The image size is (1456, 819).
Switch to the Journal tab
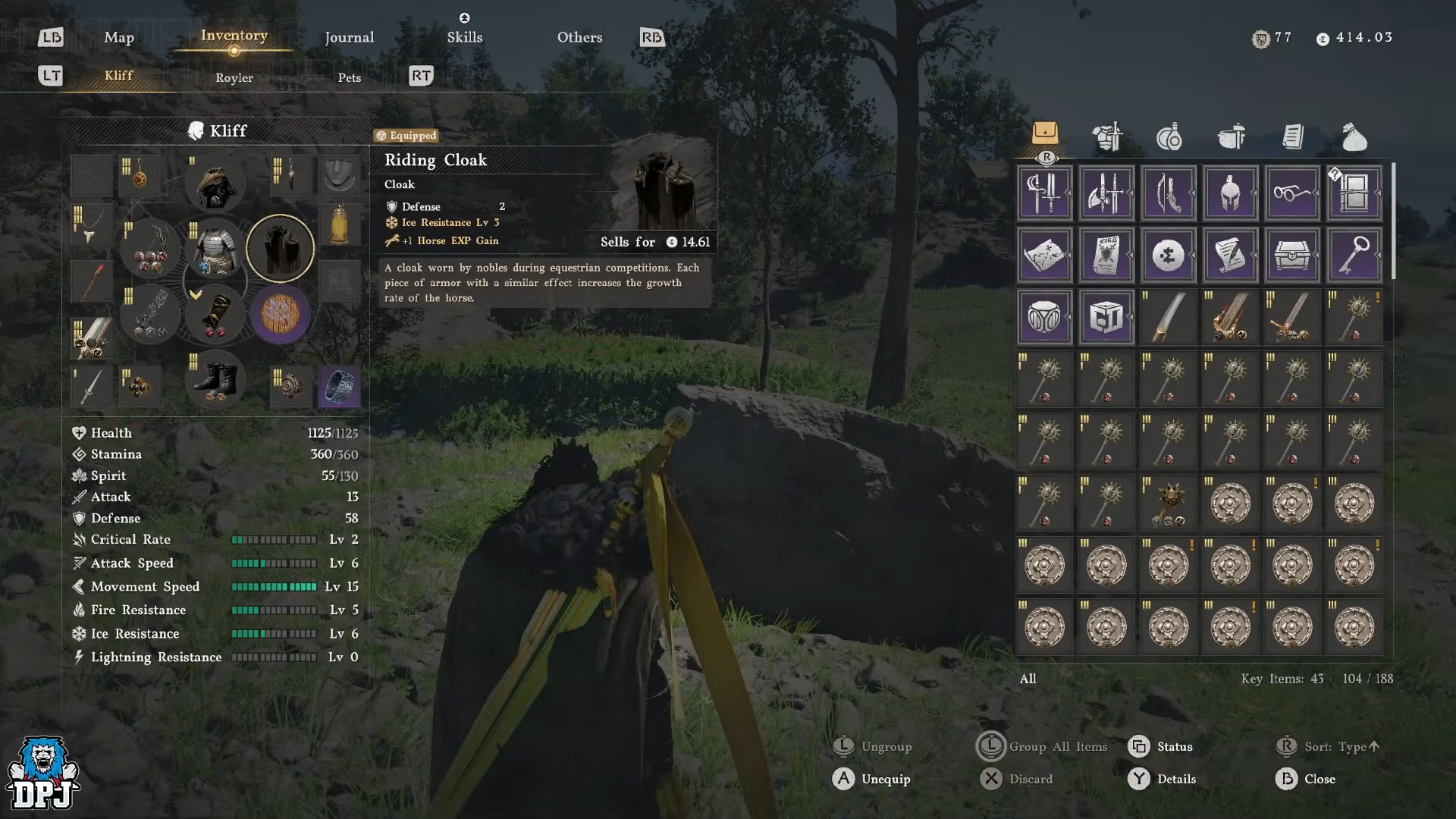coord(349,37)
